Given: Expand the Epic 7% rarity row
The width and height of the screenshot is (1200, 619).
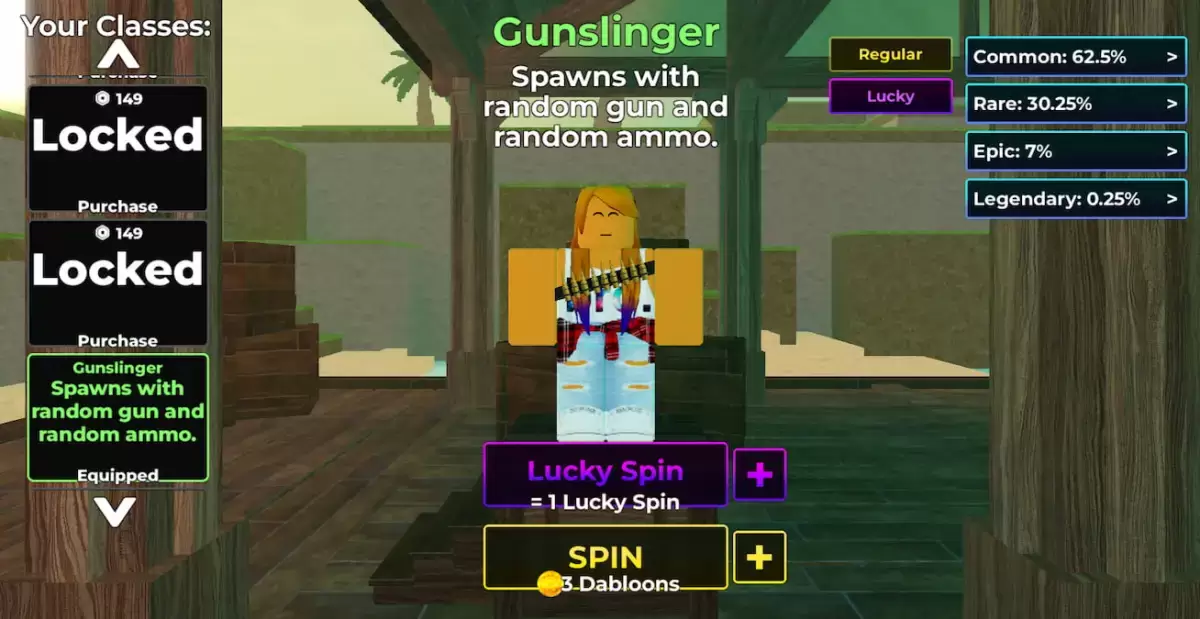Looking at the screenshot, I should (1075, 151).
